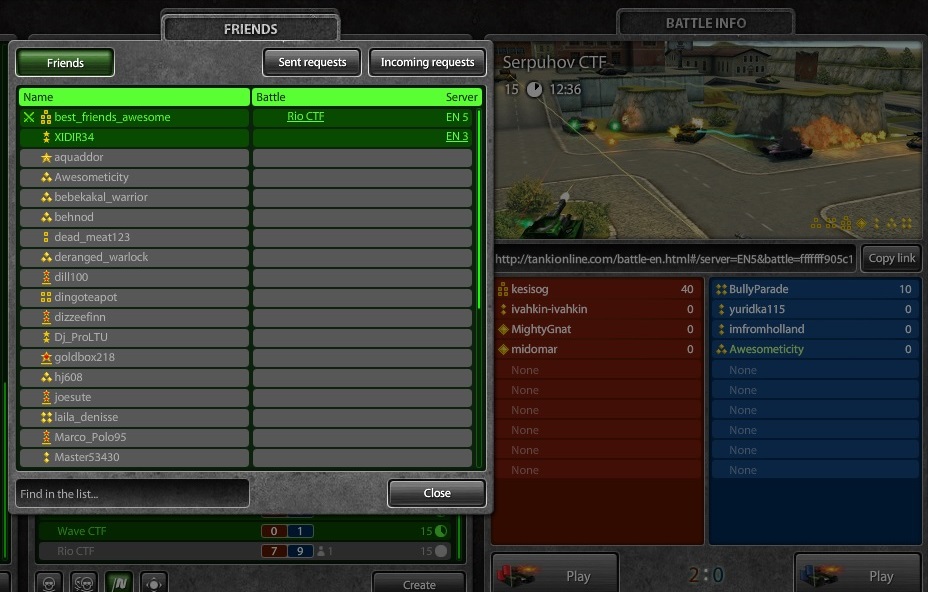The image size is (928, 592).
Task: Close the Friends window
Action: (x=437, y=493)
